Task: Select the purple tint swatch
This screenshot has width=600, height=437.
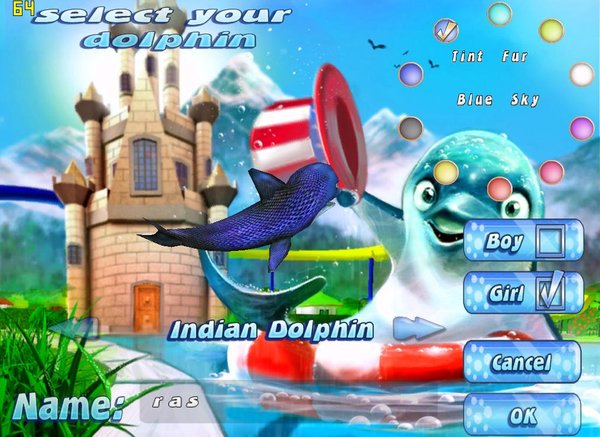Action: click(x=581, y=128)
